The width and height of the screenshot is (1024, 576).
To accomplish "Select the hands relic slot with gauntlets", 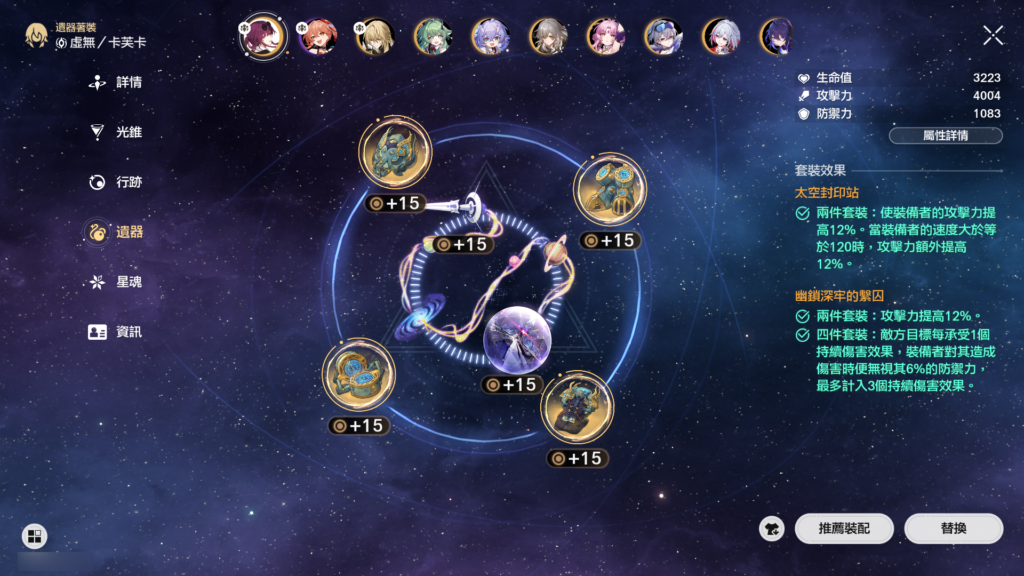I will [x=609, y=190].
